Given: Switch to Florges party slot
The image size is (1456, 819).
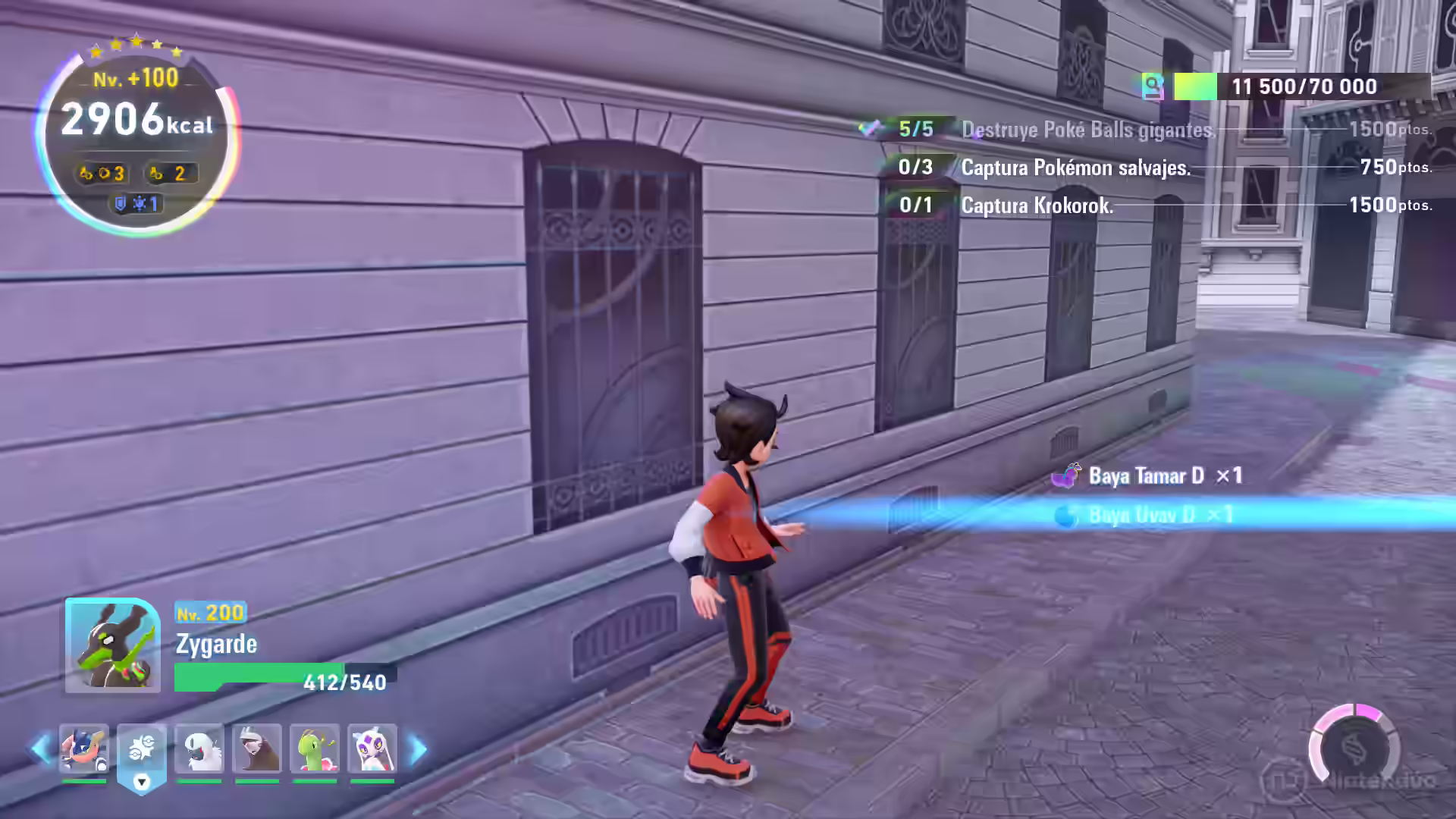Looking at the screenshot, I should pyautogui.click(x=372, y=748).
